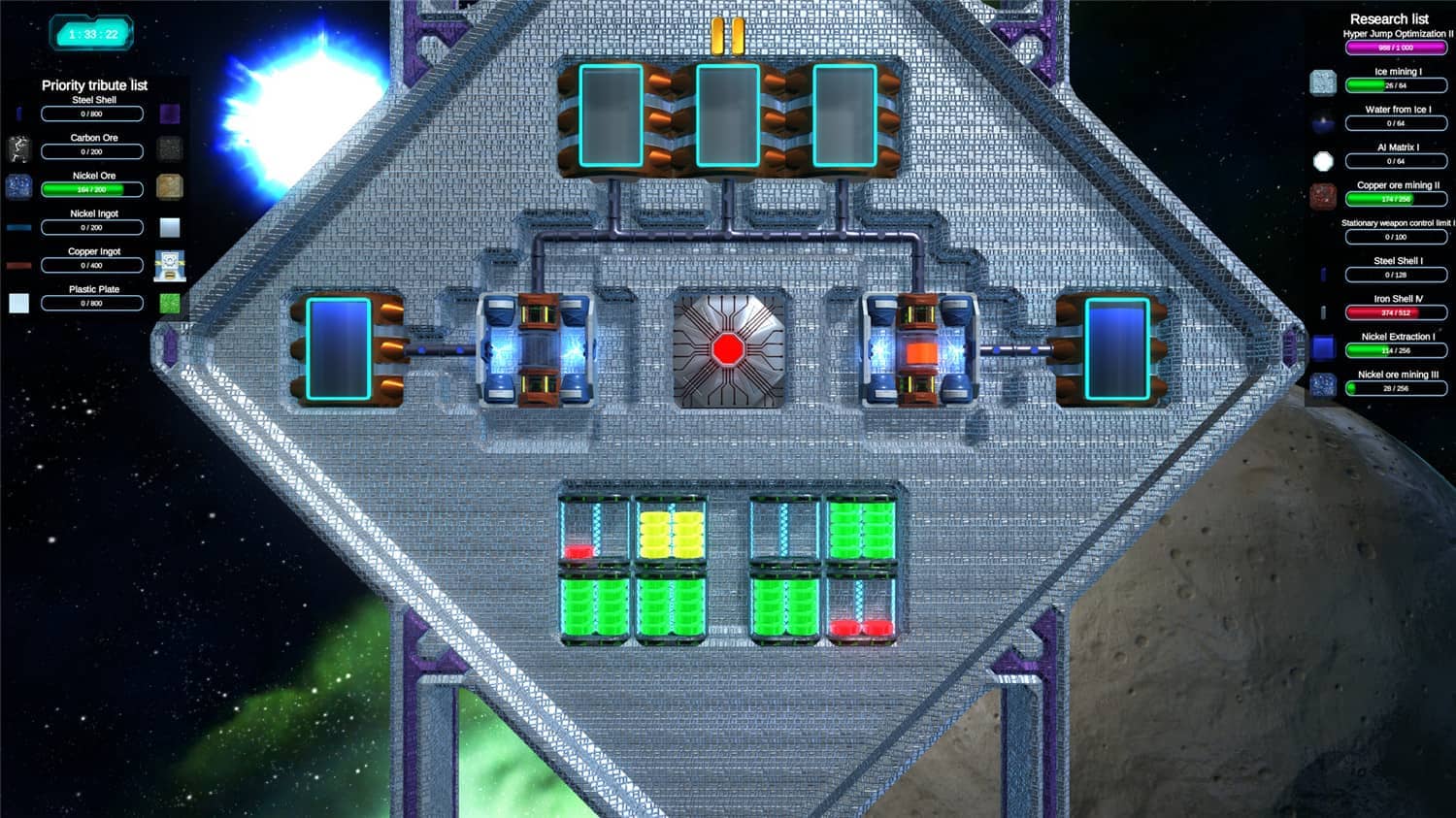Select the Nickel Ore icon in tribute list
This screenshot has height=818, width=1456.
17,185
